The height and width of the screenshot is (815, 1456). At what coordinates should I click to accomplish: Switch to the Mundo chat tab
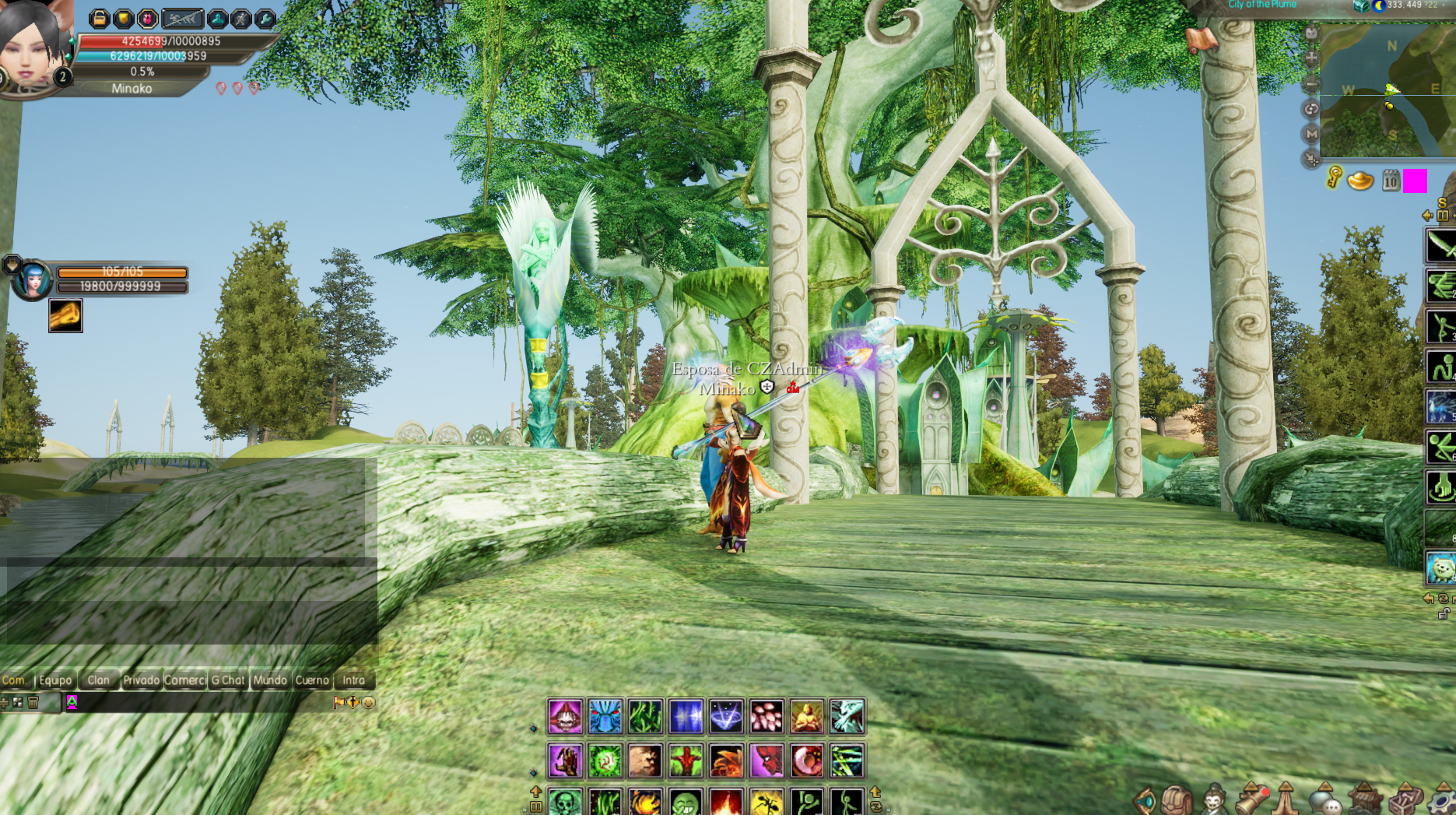[x=270, y=680]
